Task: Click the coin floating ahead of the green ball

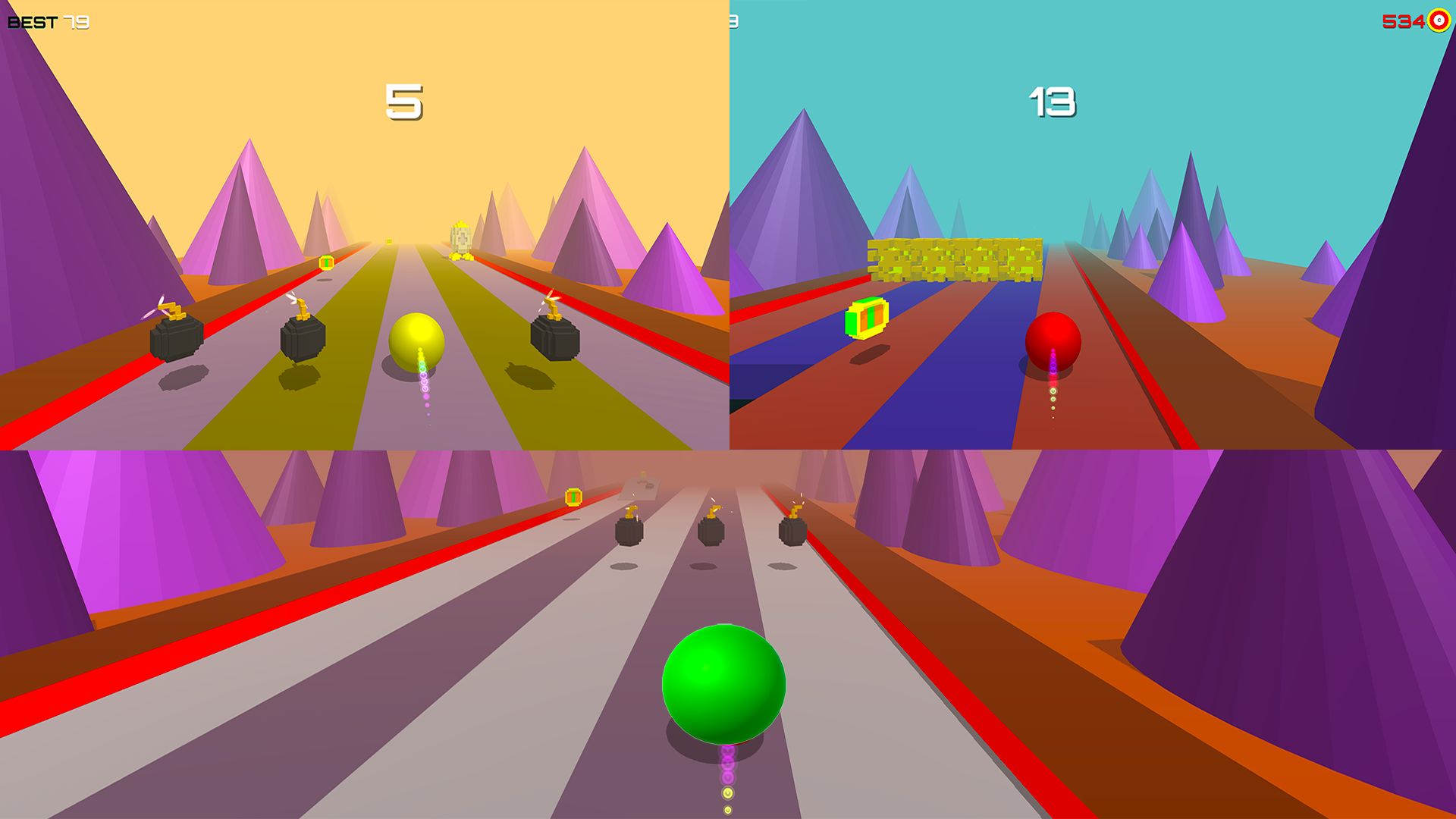Action: point(573,495)
